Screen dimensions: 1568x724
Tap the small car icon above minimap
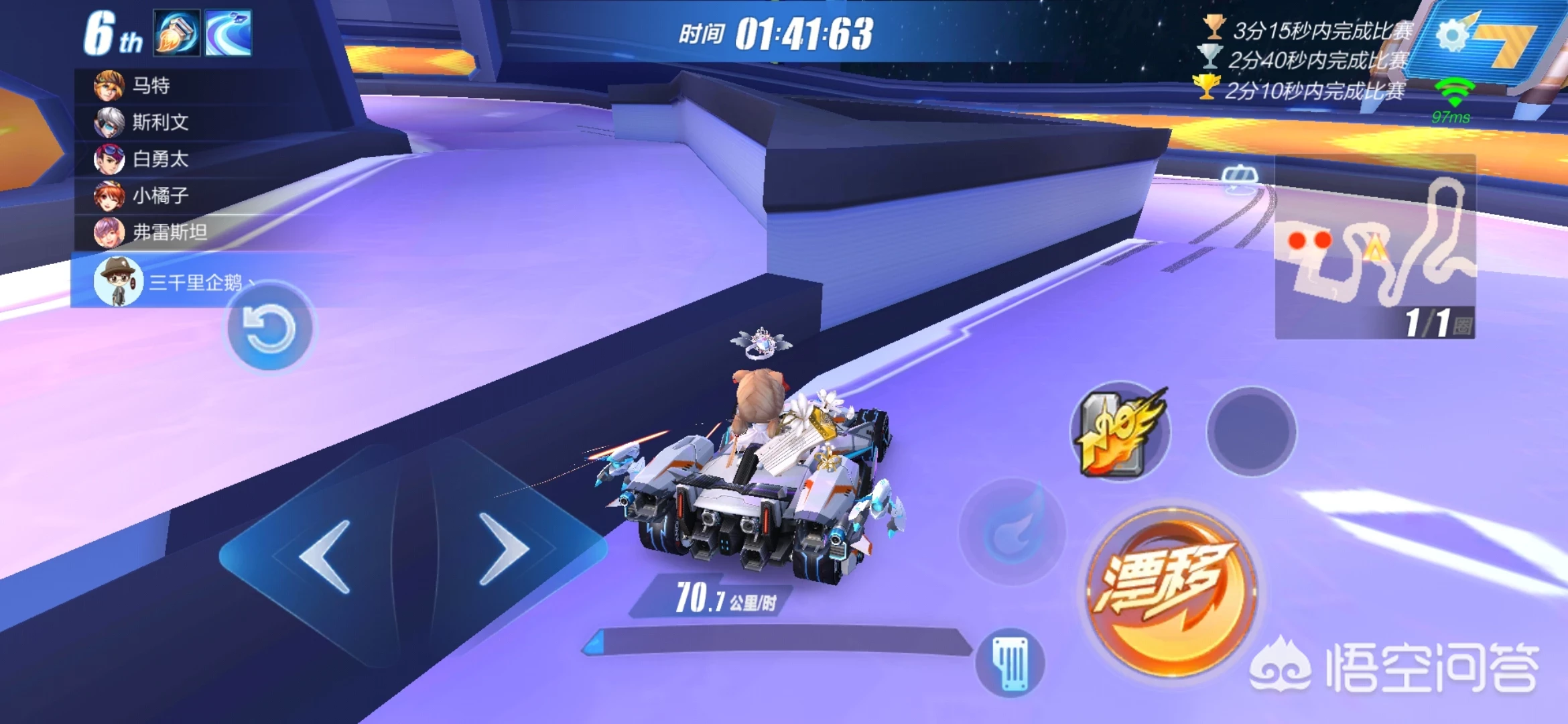coord(1239,177)
